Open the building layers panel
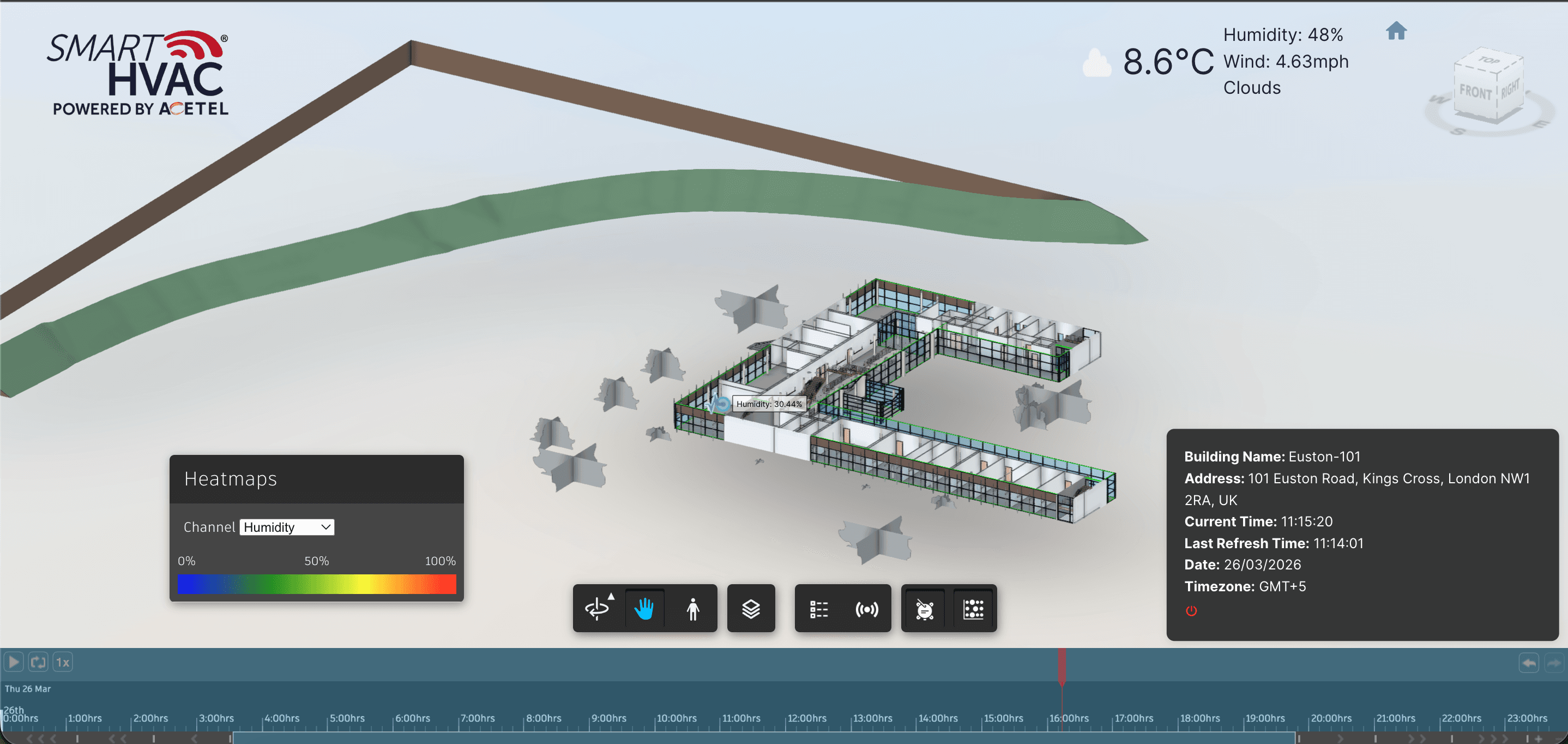The height and width of the screenshot is (744, 1568). pyautogui.click(x=751, y=608)
